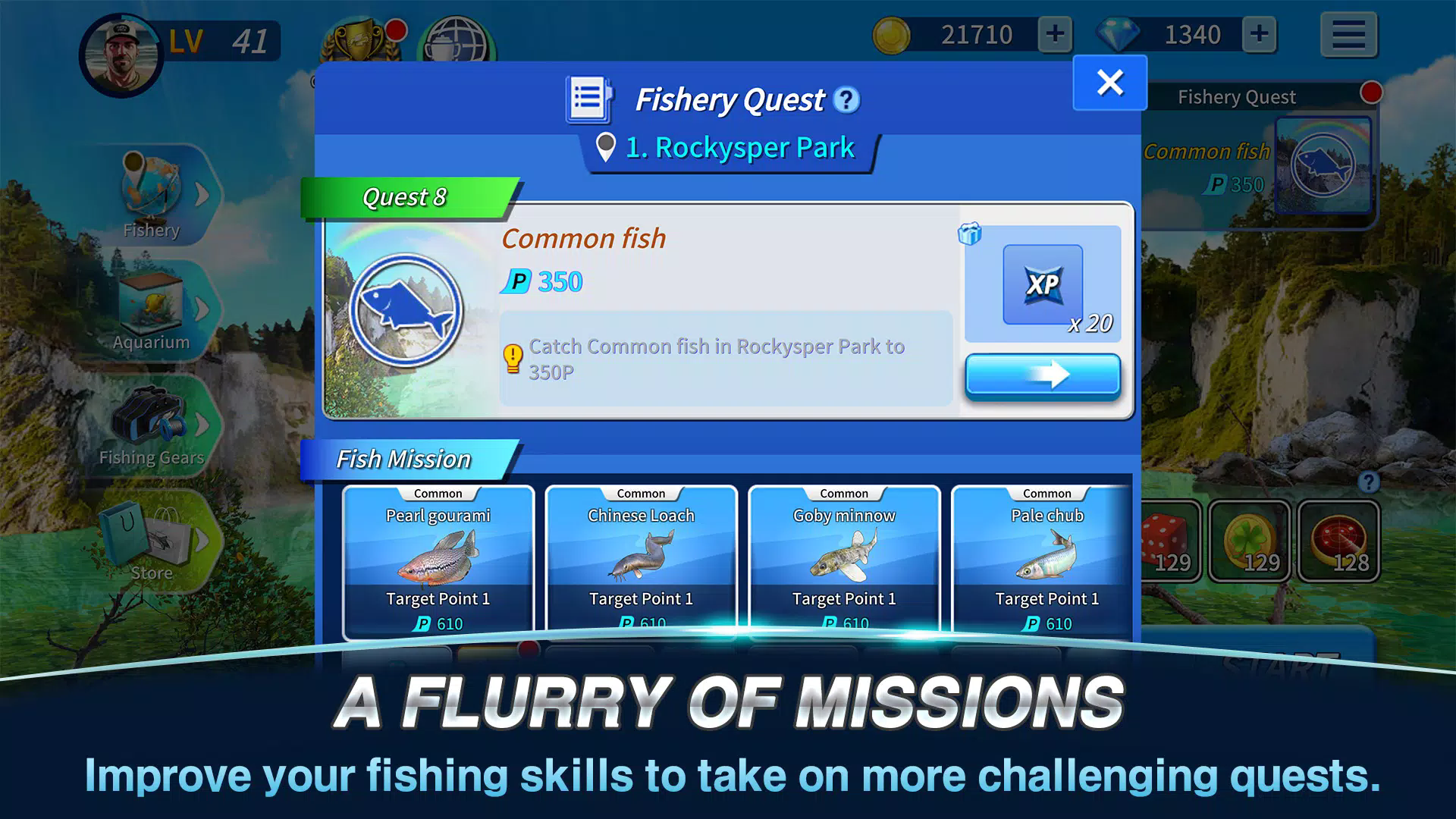Viewport: 1456px width, 819px height.
Task: Choose the Pearl gourami mission card
Action: [x=438, y=561]
